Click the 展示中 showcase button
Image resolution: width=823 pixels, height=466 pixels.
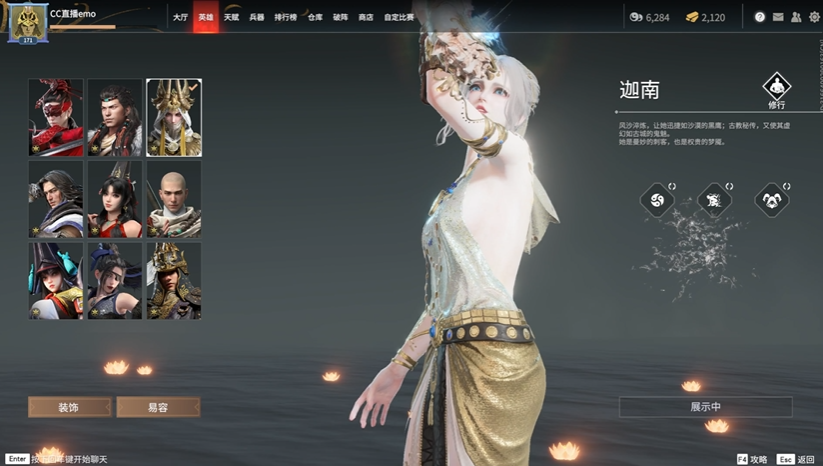[x=705, y=407]
